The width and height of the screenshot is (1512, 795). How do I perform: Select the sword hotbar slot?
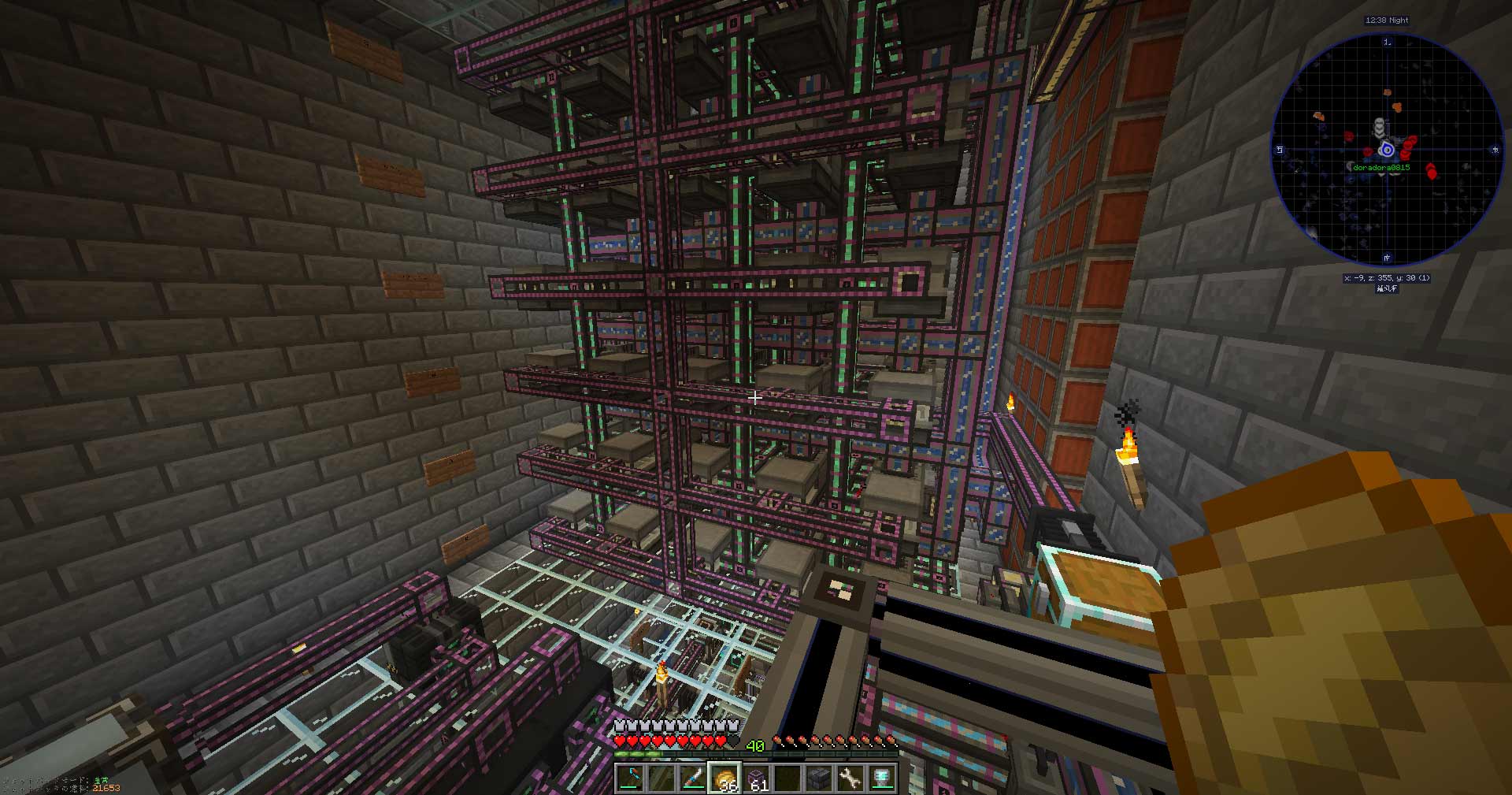(693, 778)
